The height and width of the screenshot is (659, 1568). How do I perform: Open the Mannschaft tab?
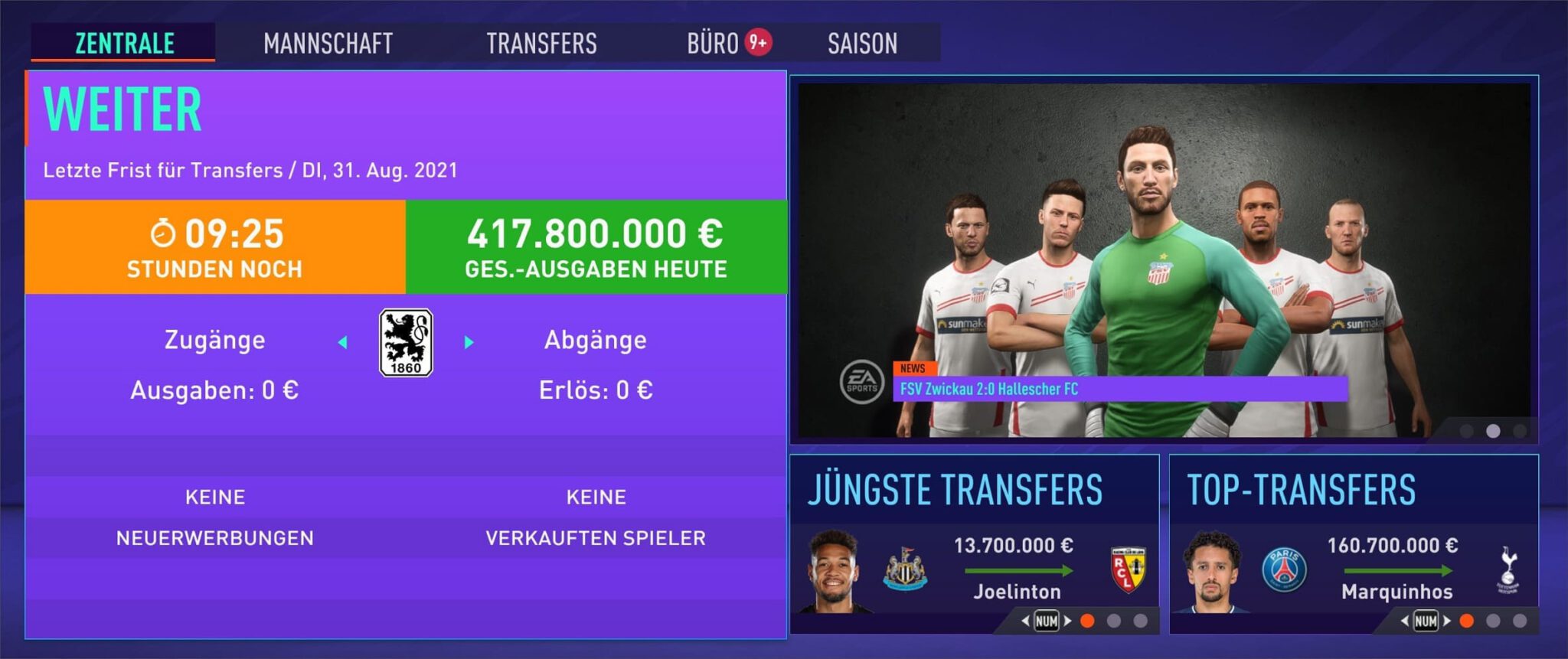click(x=328, y=43)
